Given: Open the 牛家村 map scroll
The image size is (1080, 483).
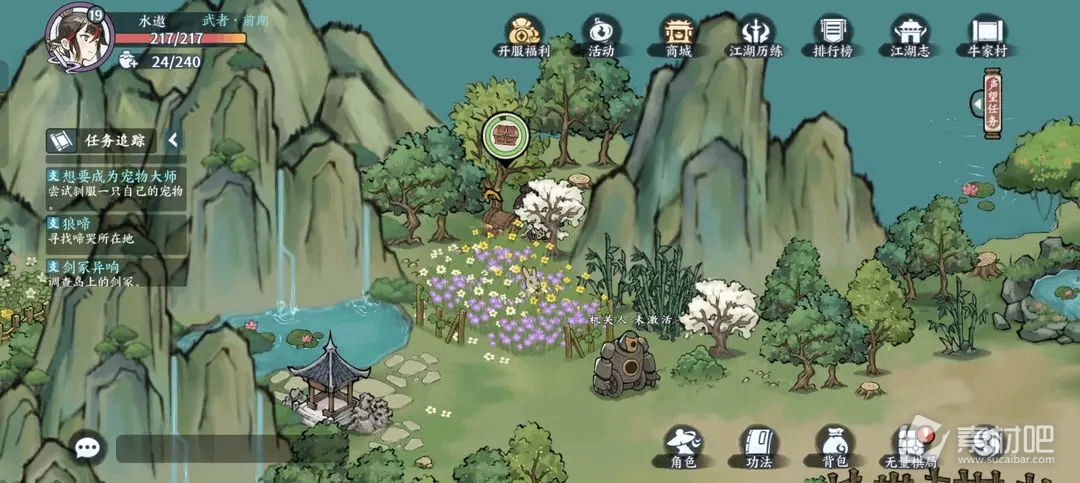Looking at the screenshot, I should (x=986, y=36).
